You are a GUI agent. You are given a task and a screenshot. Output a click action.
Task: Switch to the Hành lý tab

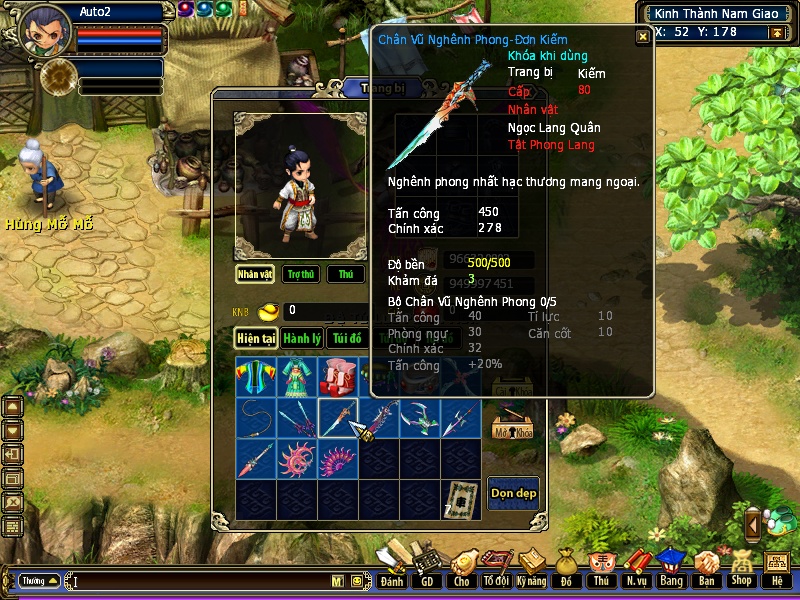pos(301,339)
